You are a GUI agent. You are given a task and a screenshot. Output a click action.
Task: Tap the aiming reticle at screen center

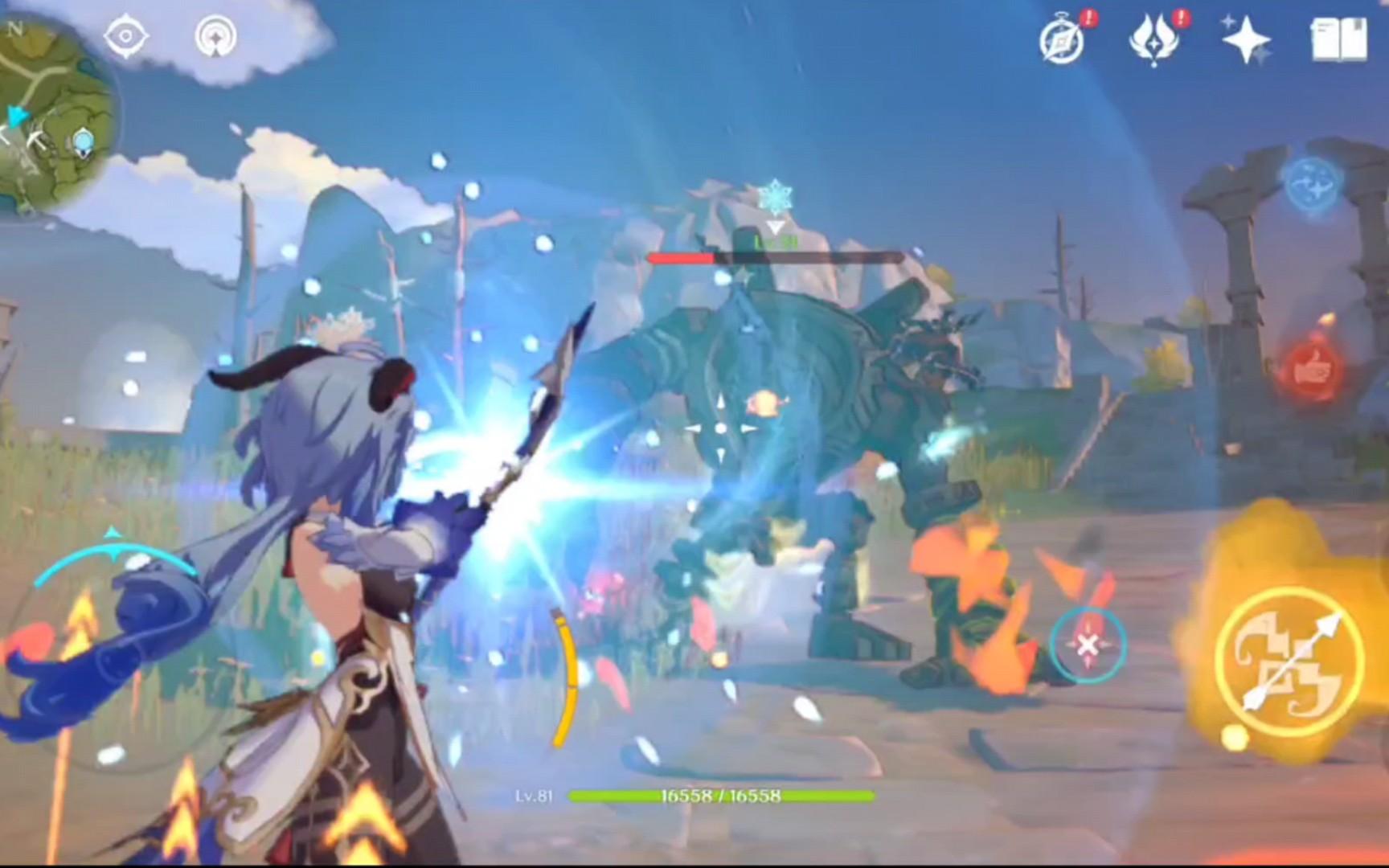point(719,428)
